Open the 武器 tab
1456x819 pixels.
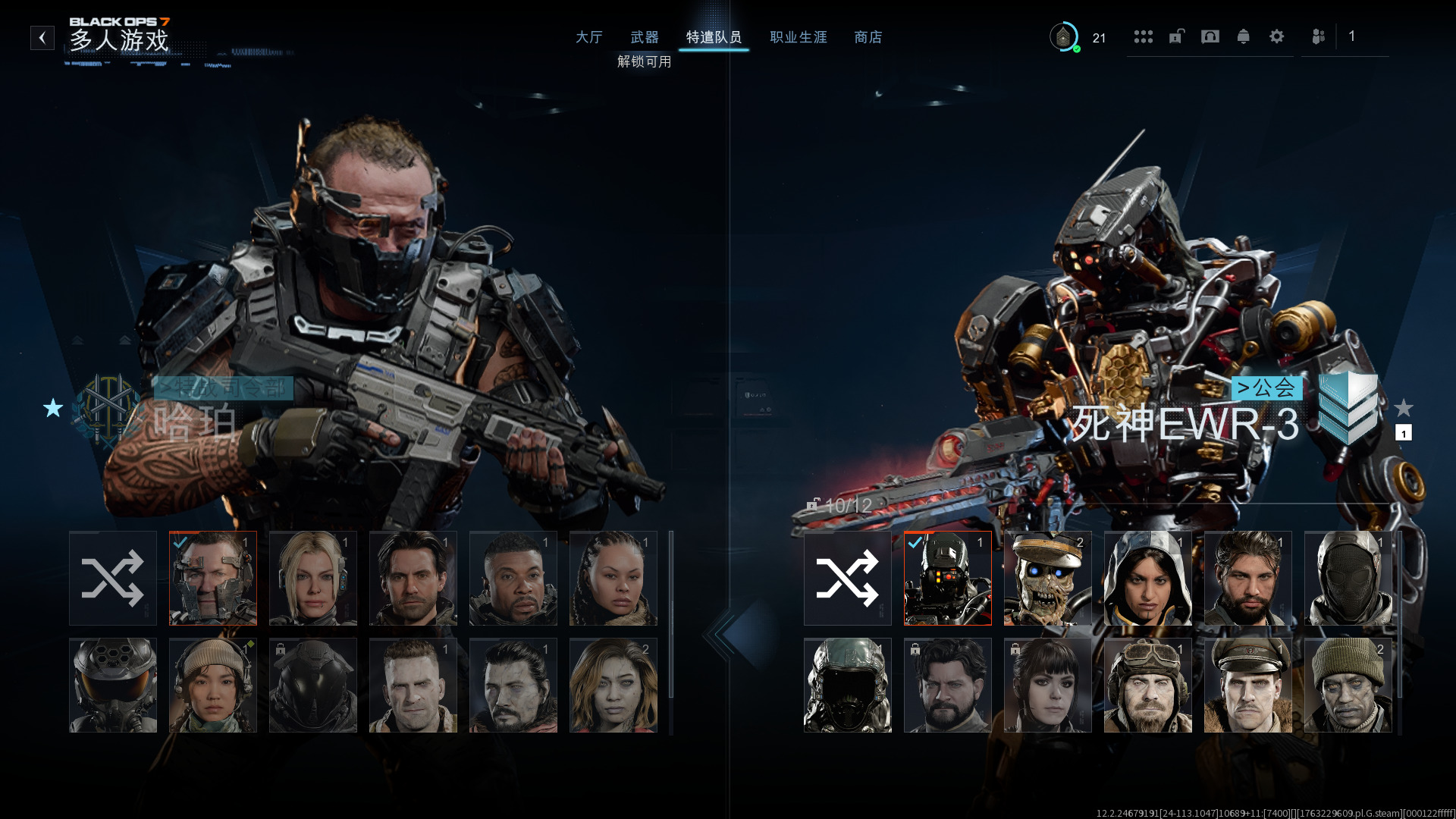[645, 37]
